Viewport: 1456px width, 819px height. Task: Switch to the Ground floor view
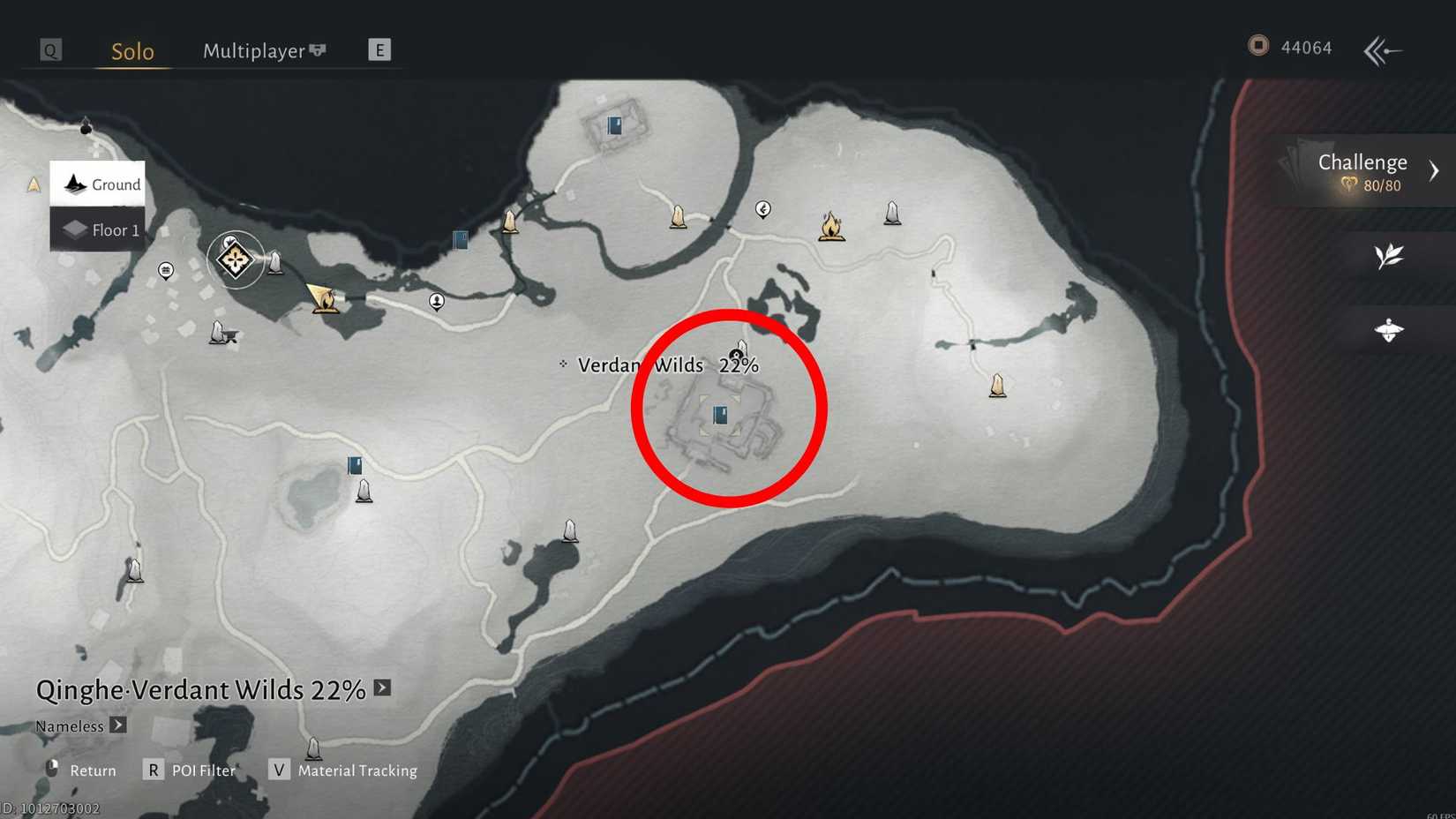click(x=97, y=184)
